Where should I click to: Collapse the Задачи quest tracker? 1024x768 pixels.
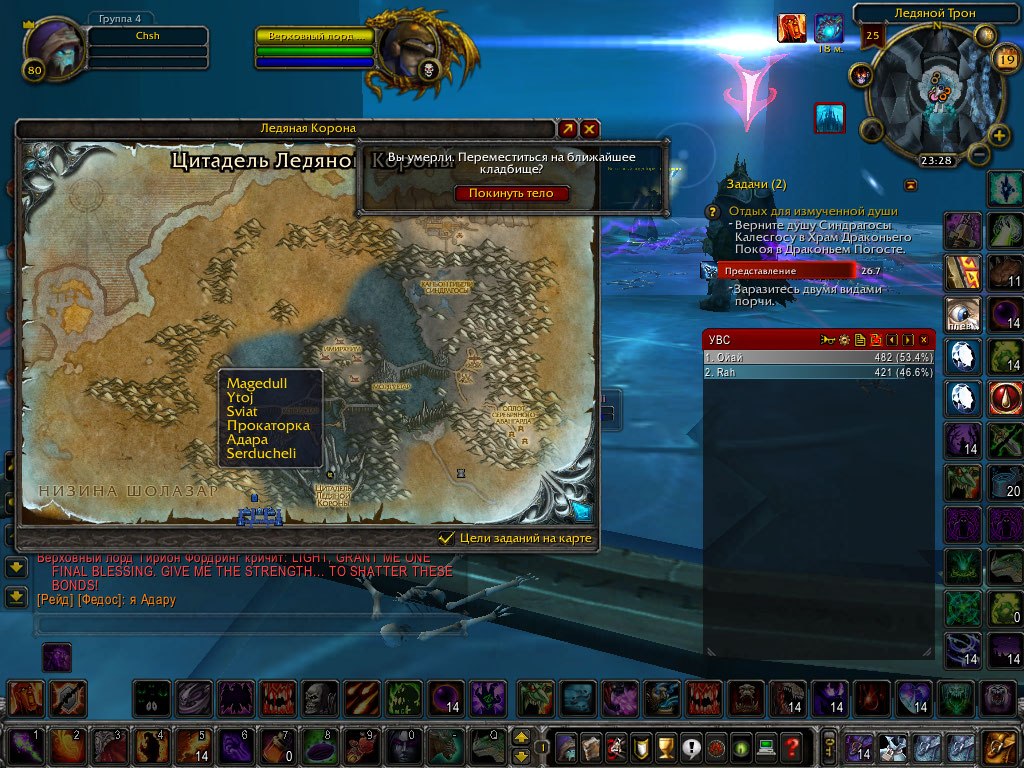pyautogui.click(x=910, y=185)
